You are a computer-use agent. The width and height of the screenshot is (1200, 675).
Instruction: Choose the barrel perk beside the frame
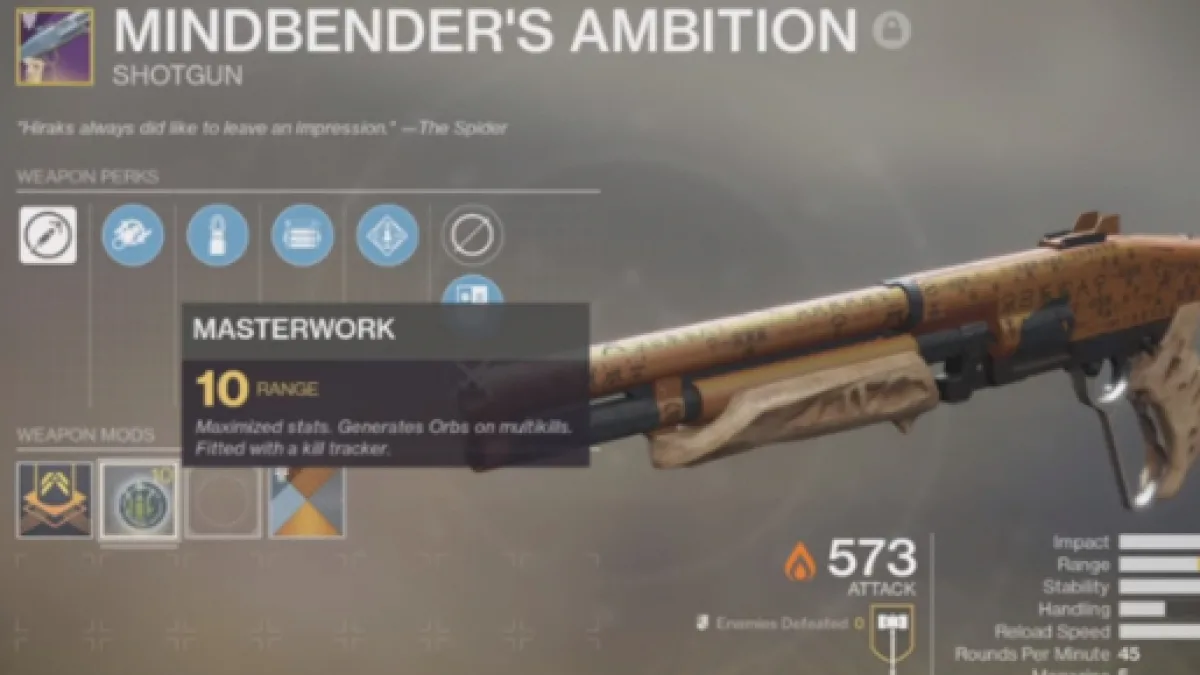tap(133, 235)
